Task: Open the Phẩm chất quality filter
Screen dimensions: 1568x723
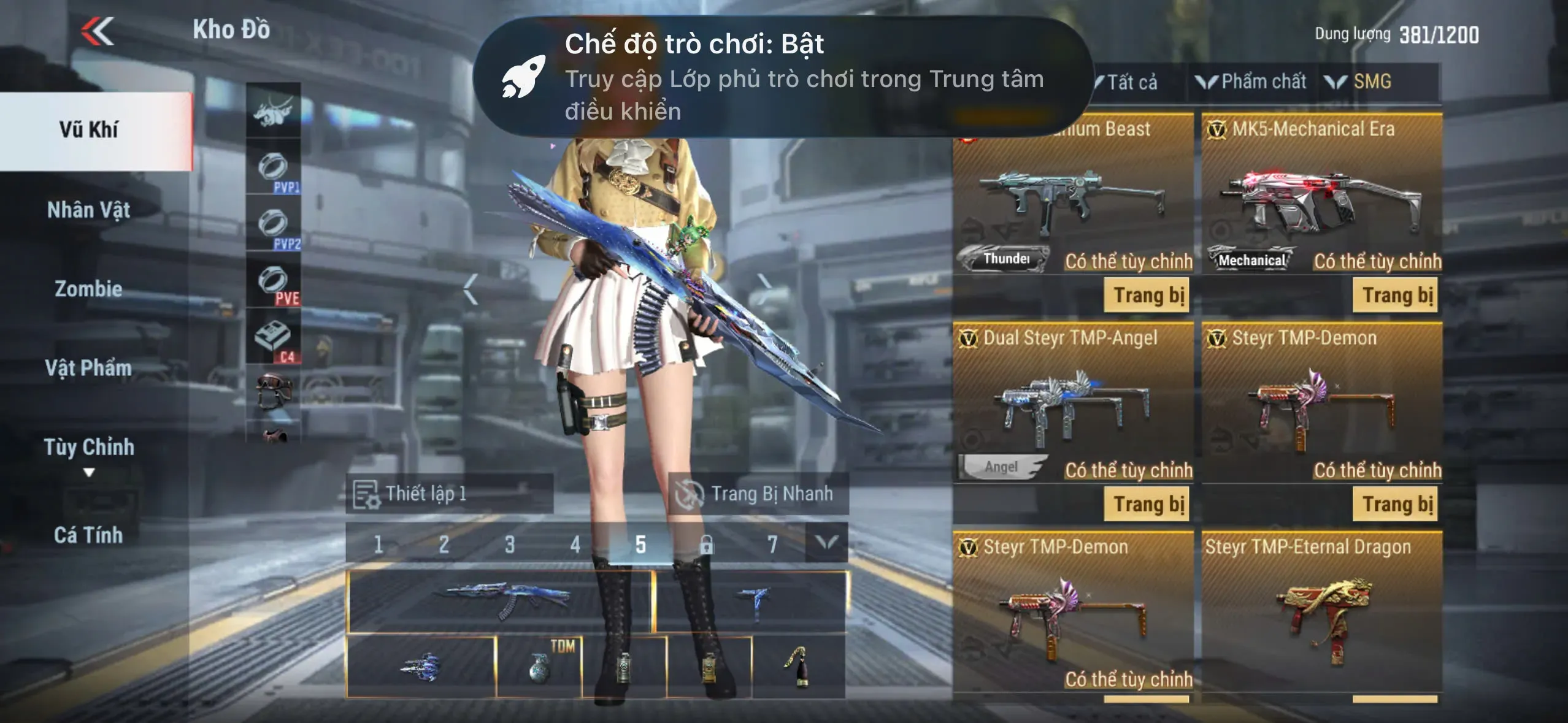Action: pyautogui.click(x=1253, y=82)
